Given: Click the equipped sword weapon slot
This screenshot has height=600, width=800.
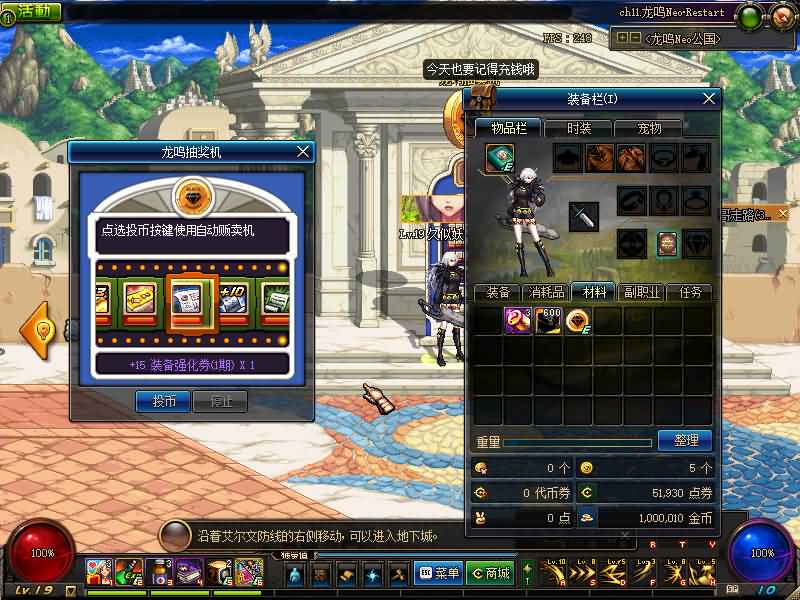Looking at the screenshot, I should [584, 215].
